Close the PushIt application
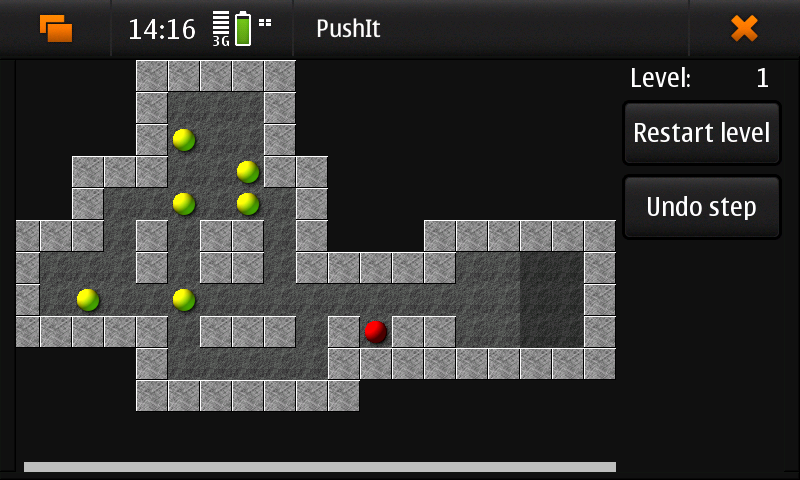800x480 pixels. [x=744, y=28]
